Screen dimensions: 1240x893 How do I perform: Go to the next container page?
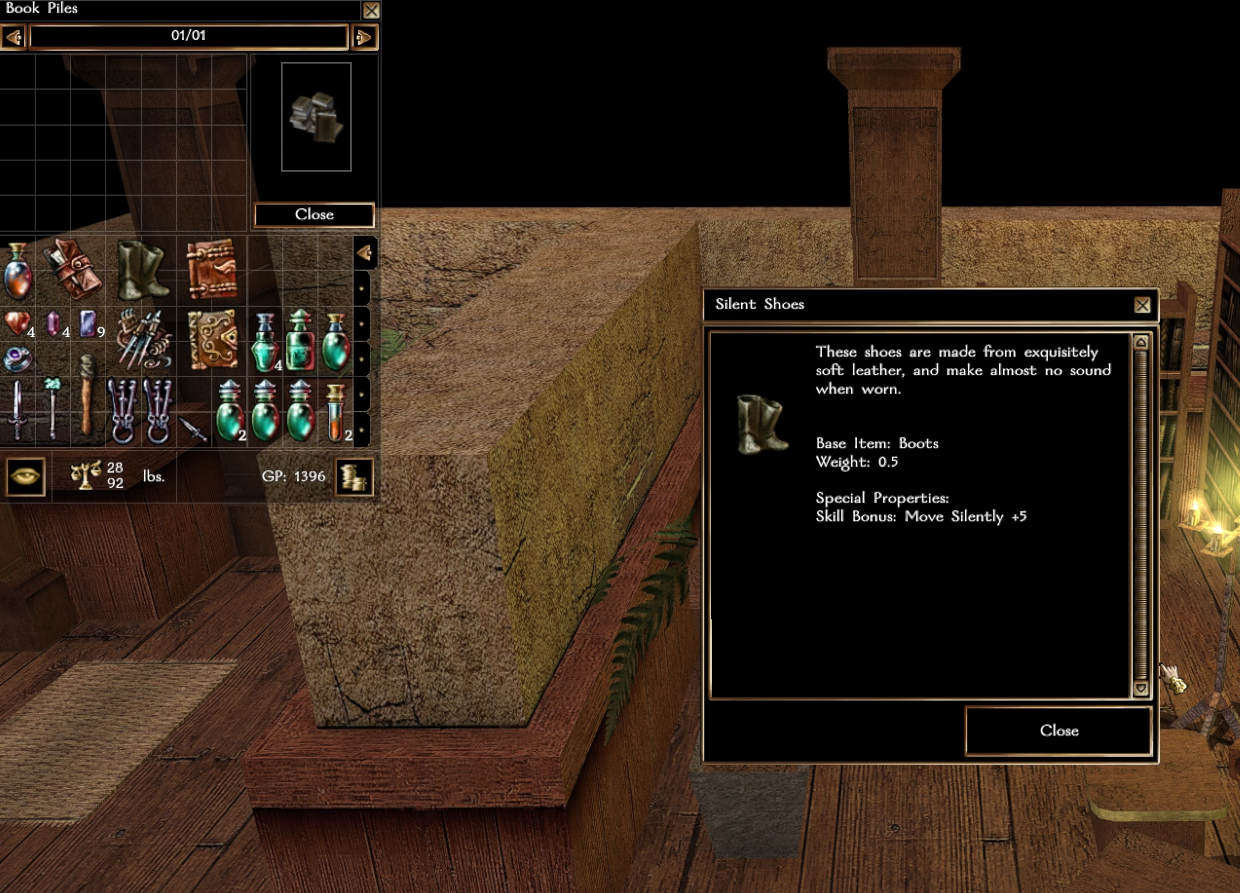point(364,38)
